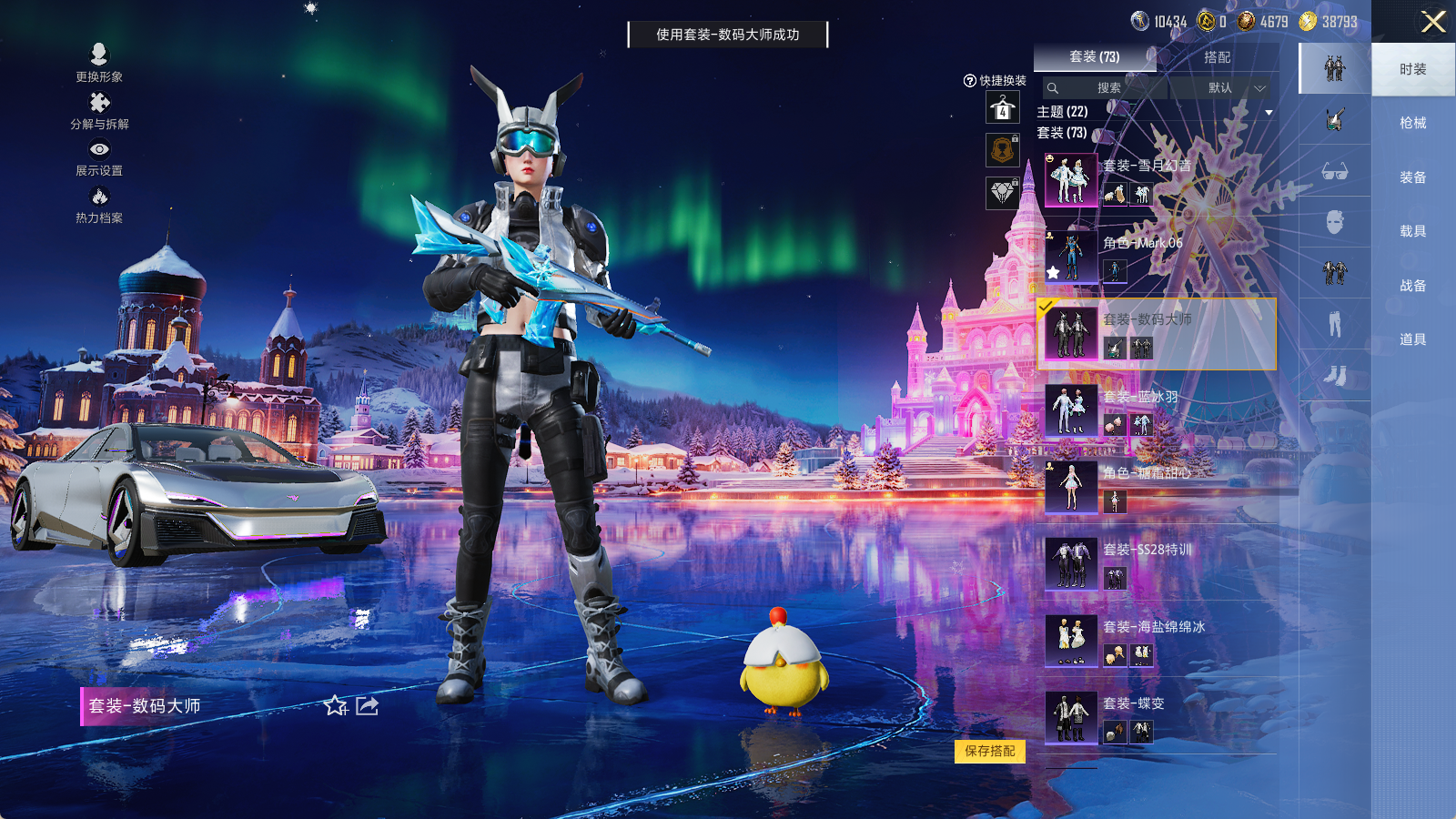Open the 载具 vehicles category

(x=1412, y=231)
